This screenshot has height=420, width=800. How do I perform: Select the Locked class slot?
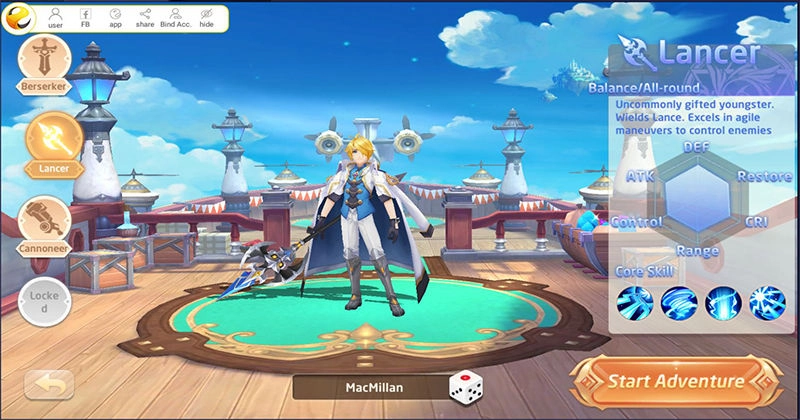(x=44, y=302)
